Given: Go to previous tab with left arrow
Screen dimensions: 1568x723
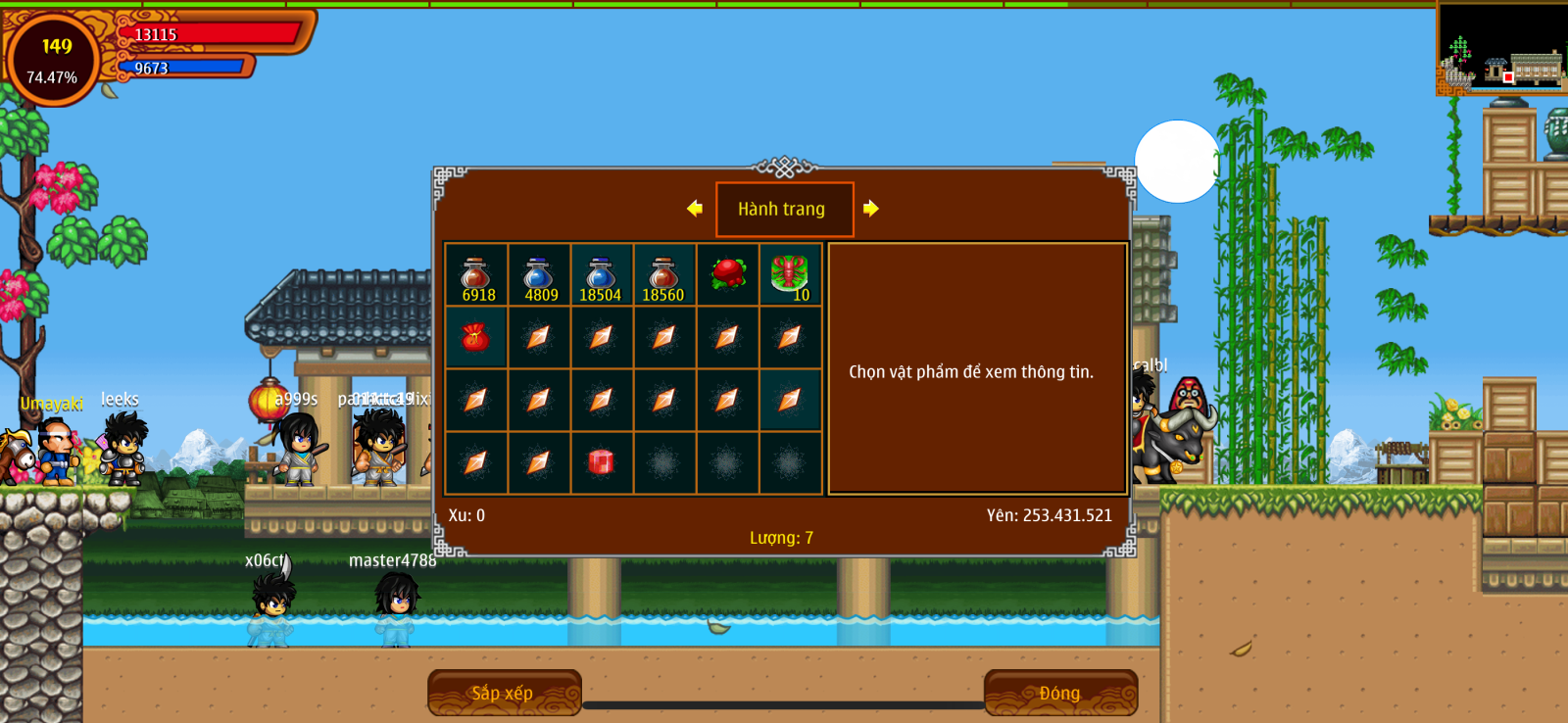Looking at the screenshot, I should click(x=695, y=208).
